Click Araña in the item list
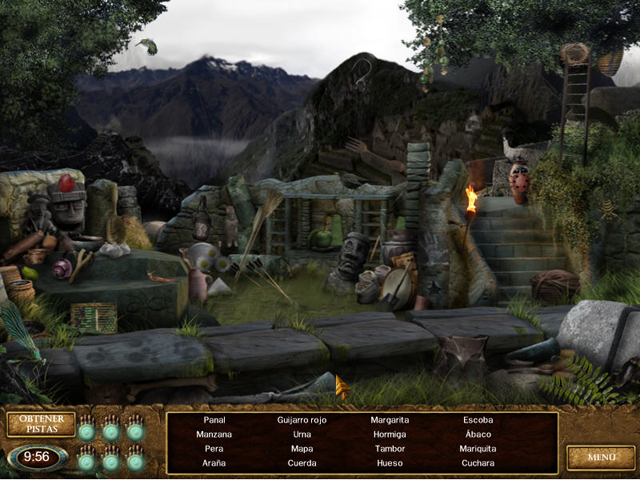640x480 pixels. coord(214,463)
